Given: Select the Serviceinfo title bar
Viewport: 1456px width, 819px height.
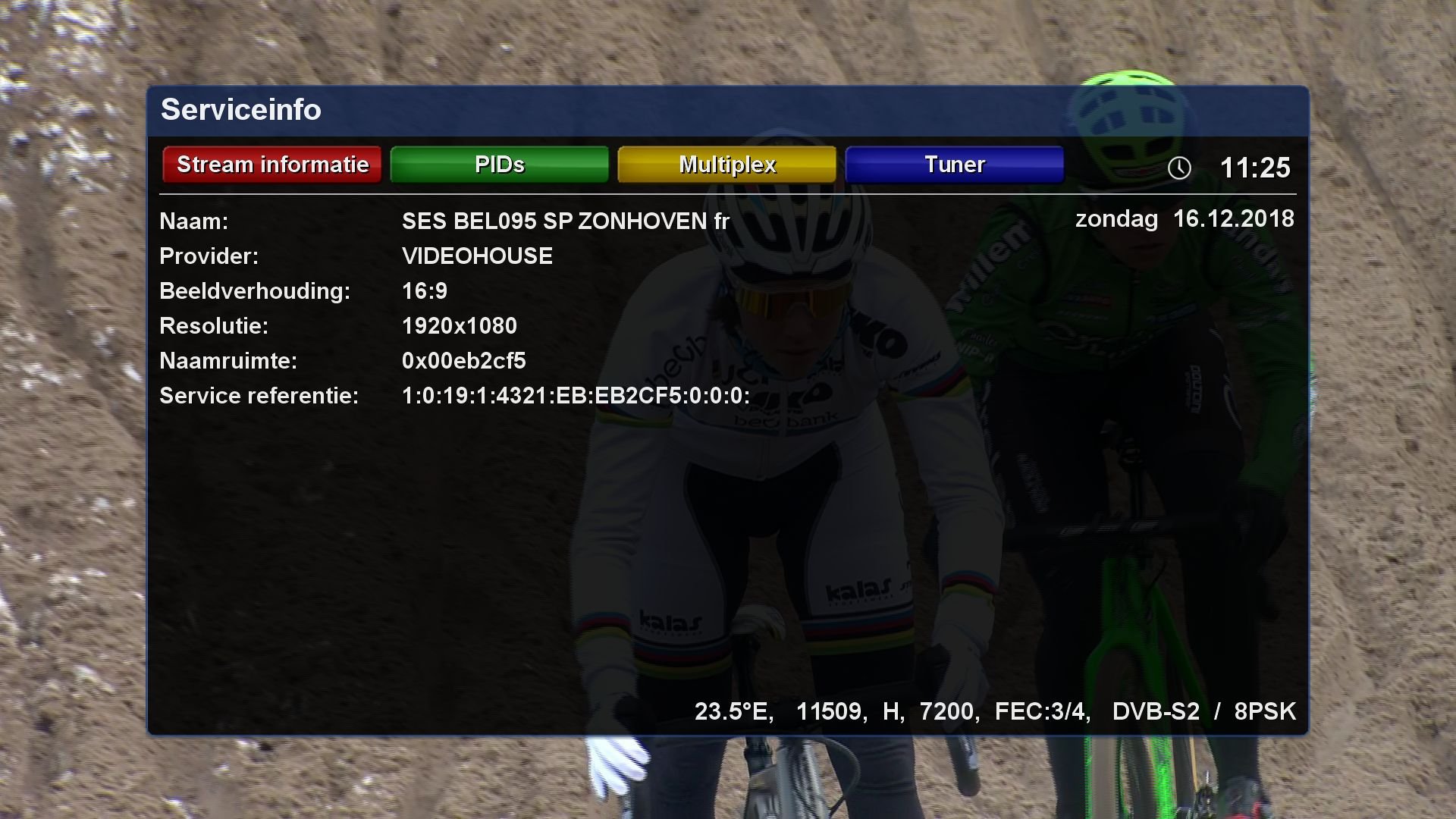Looking at the screenshot, I should [241, 110].
